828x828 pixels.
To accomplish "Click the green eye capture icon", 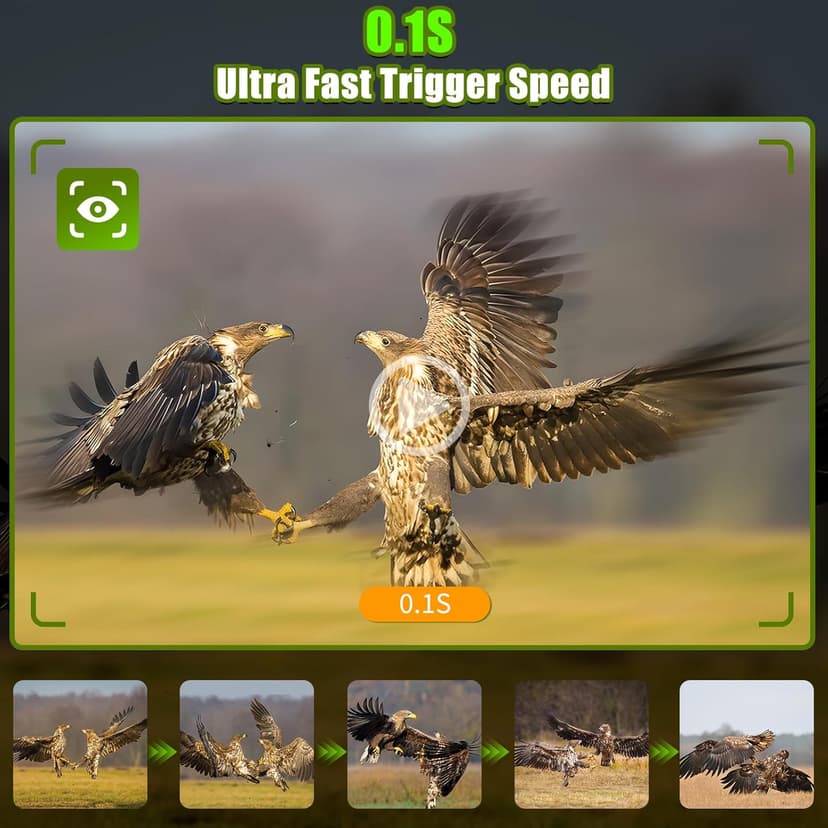I will pos(97,209).
